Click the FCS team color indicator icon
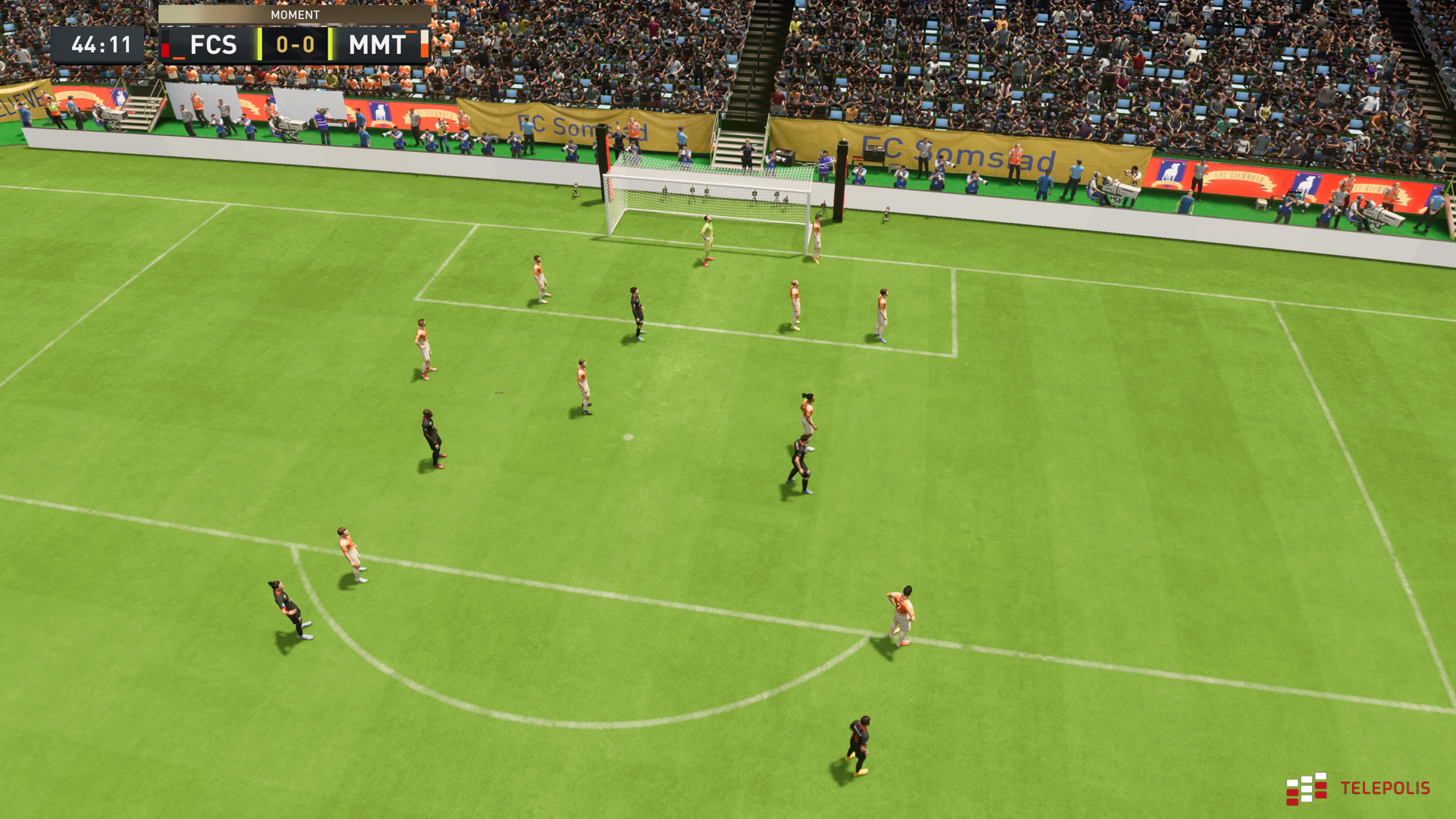The width and height of the screenshot is (1456, 819). 165,45
